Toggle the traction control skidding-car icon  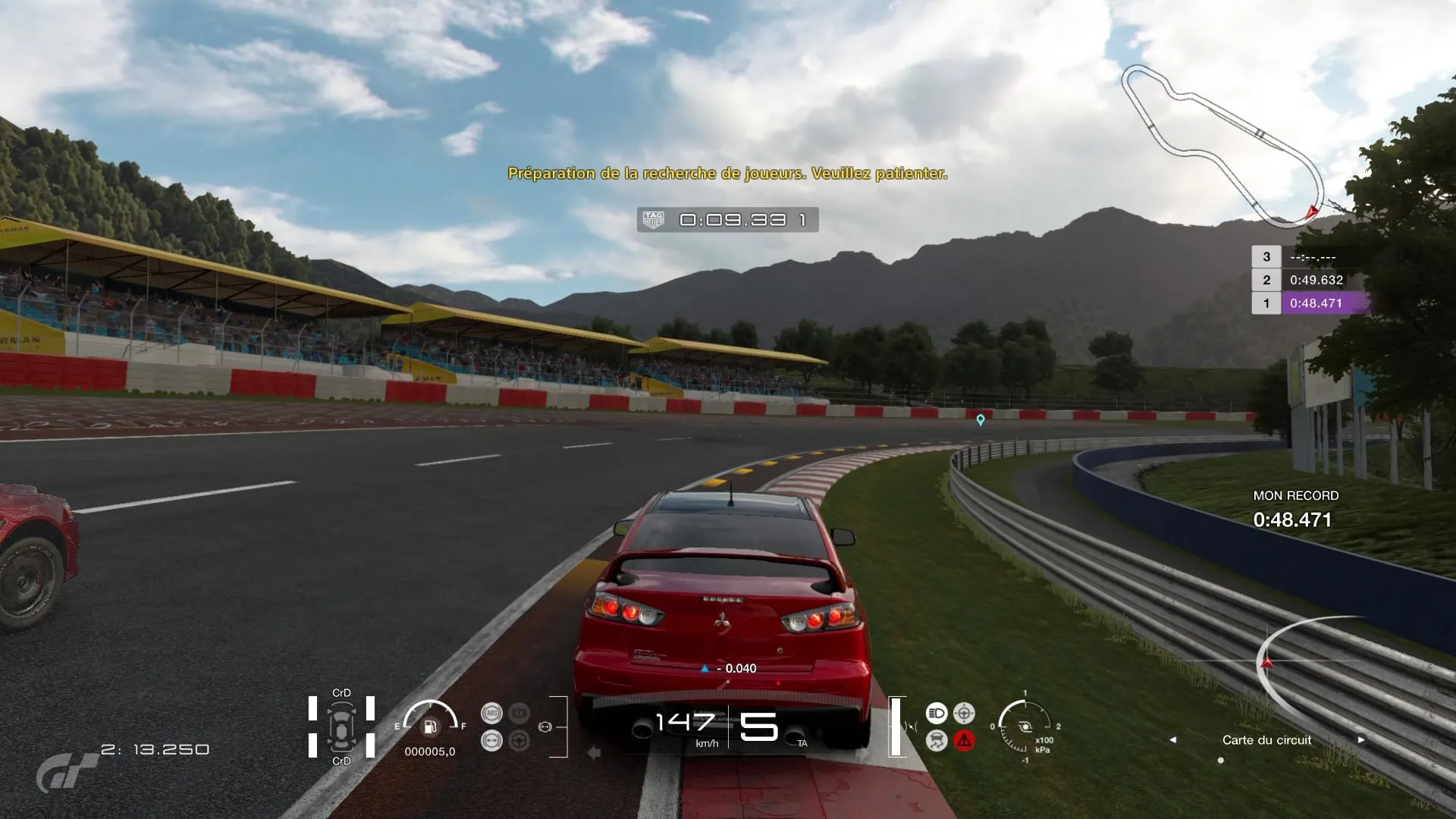937,741
